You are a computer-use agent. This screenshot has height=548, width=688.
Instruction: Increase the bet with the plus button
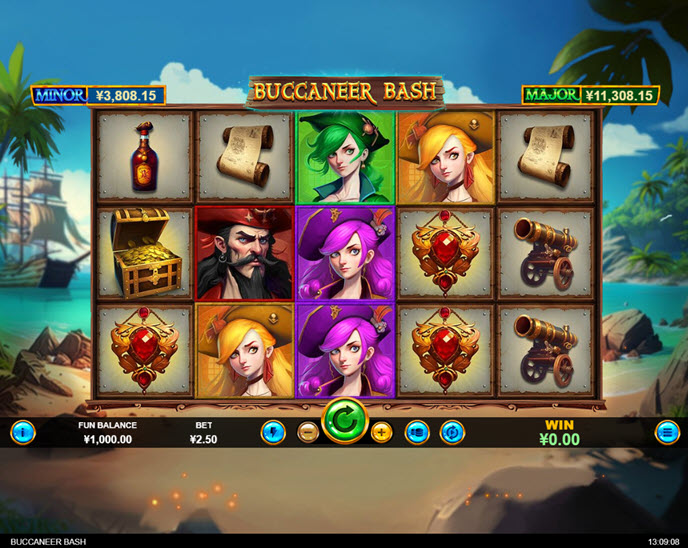(381, 432)
